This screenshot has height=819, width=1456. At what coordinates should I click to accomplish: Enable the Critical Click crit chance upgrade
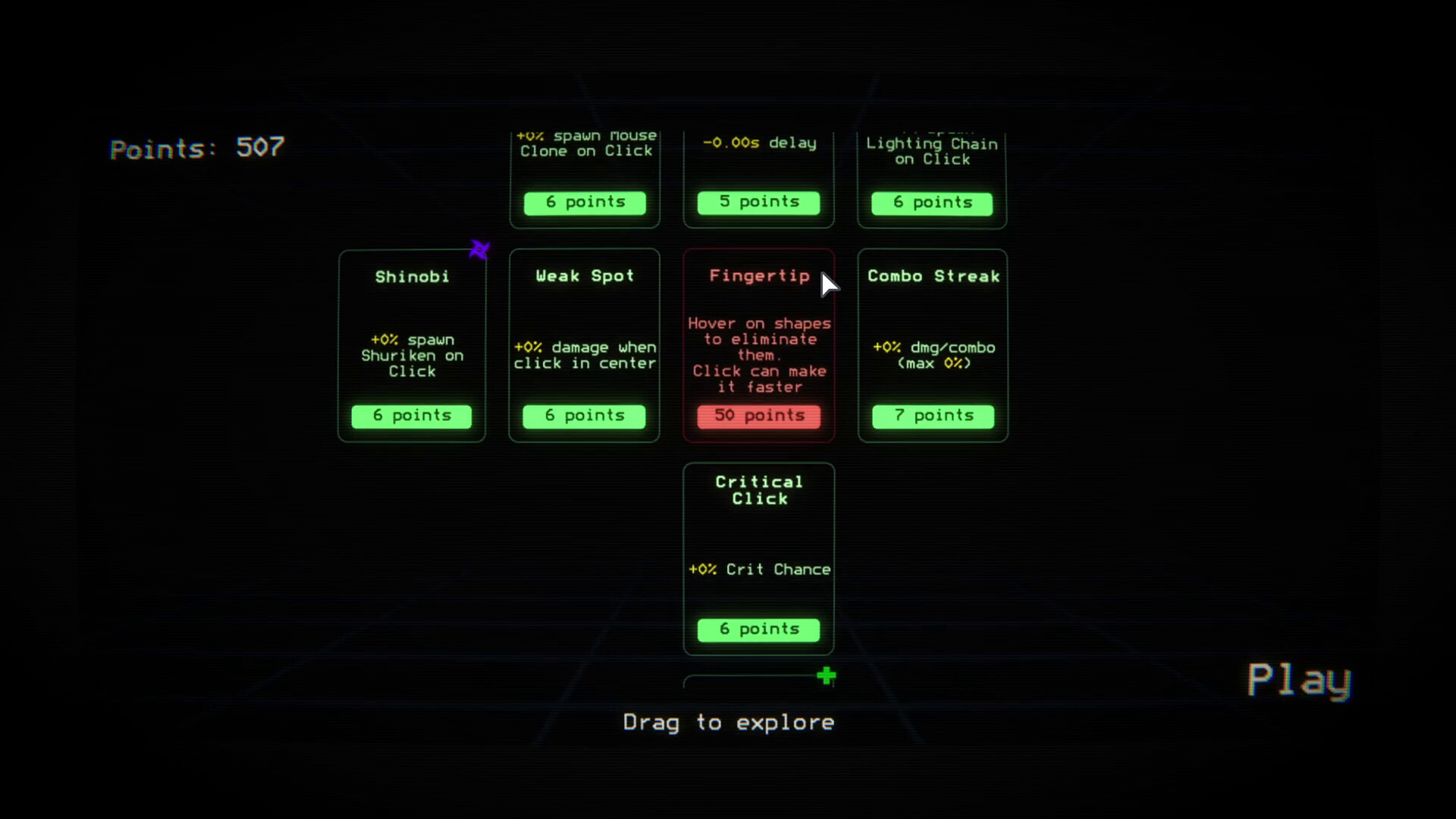(x=758, y=629)
